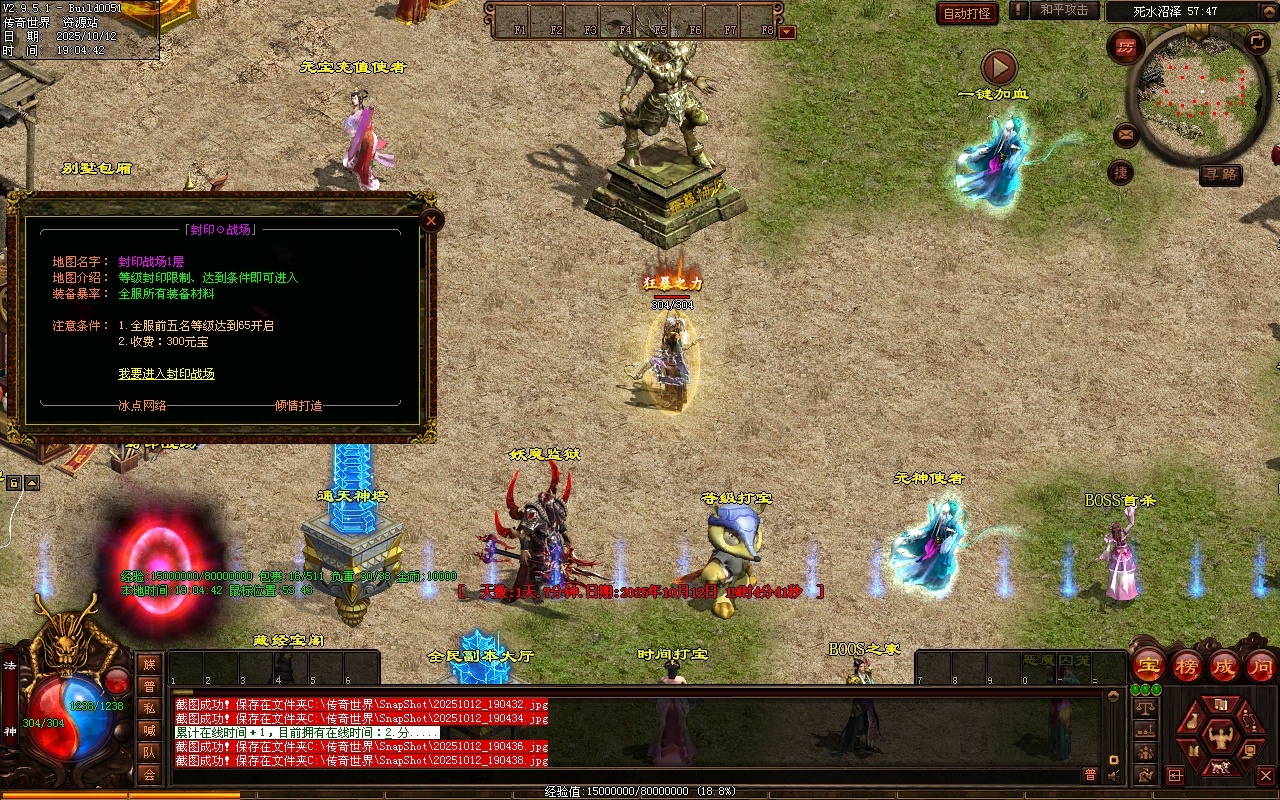1280x800 pixels.
Task: Toggle the 自动打怪 auto-fight button
Action: pyautogui.click(x=967, y=13)
